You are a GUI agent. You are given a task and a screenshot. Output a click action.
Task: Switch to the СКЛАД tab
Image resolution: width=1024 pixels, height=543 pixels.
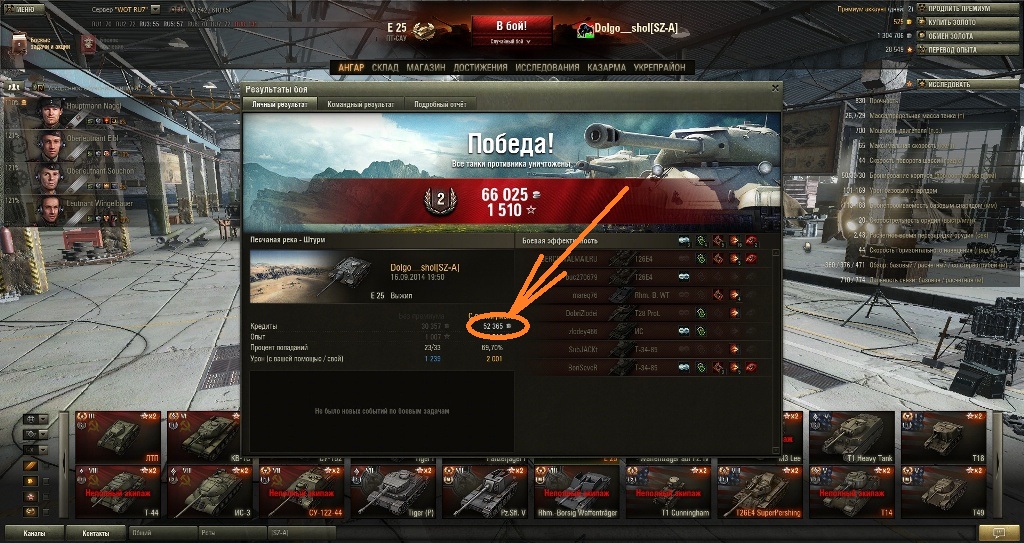point(385,67)
